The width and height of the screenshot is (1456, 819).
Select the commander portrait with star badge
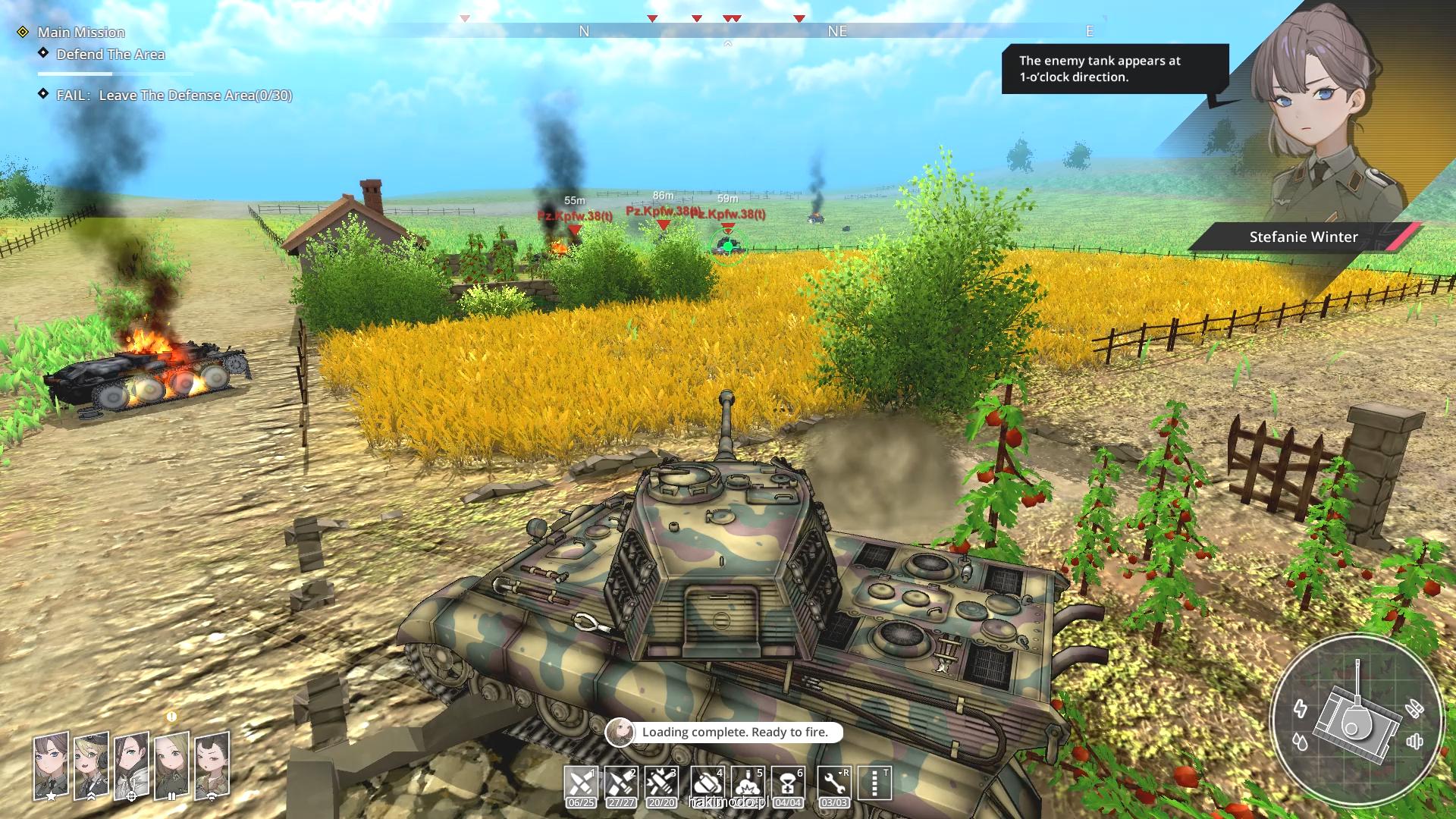pyautogui.click(x=51, y=766)
